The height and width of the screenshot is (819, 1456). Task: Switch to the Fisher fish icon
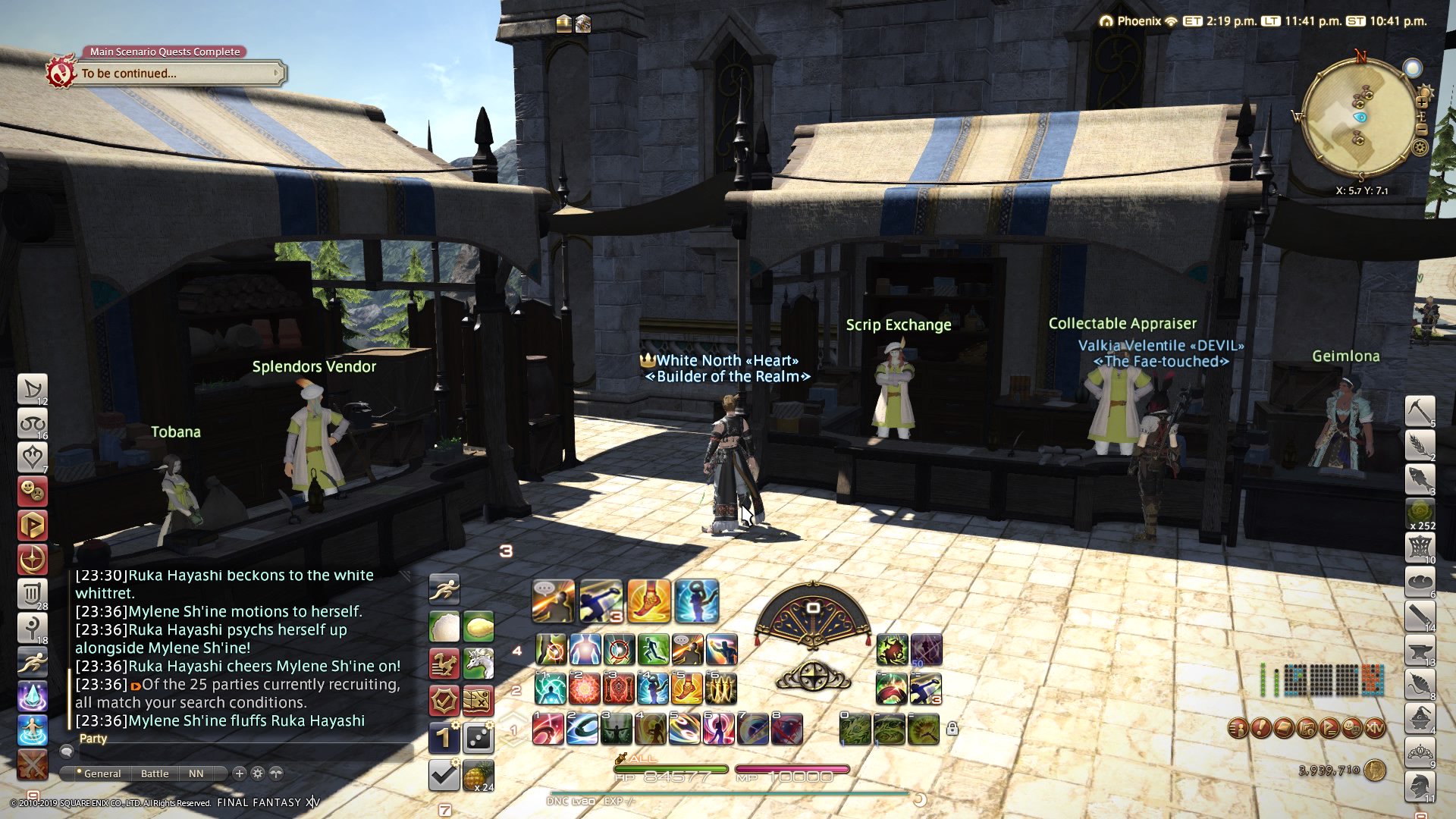pos(1420,479)
